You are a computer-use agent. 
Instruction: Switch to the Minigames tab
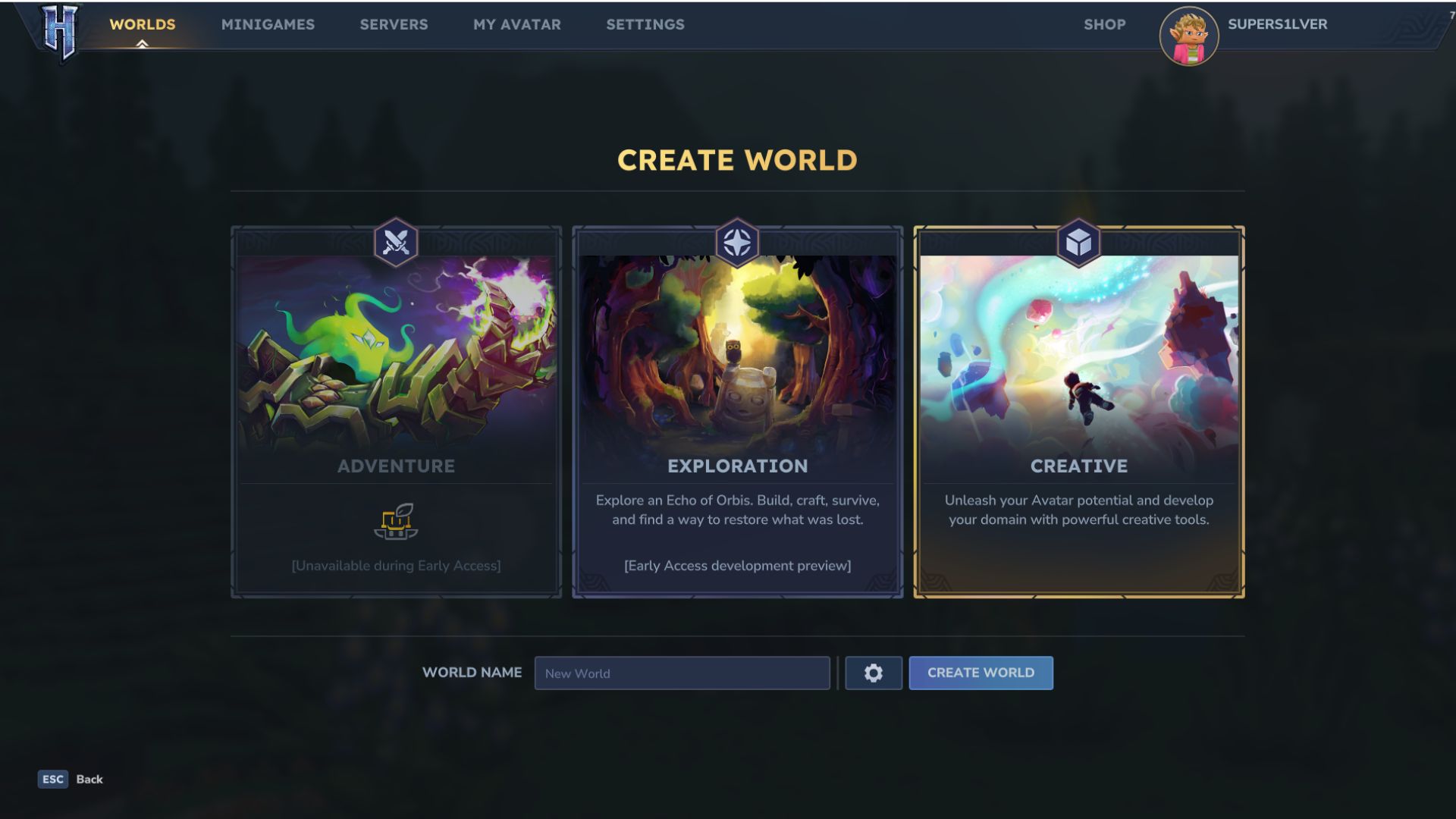coord(268,24)
